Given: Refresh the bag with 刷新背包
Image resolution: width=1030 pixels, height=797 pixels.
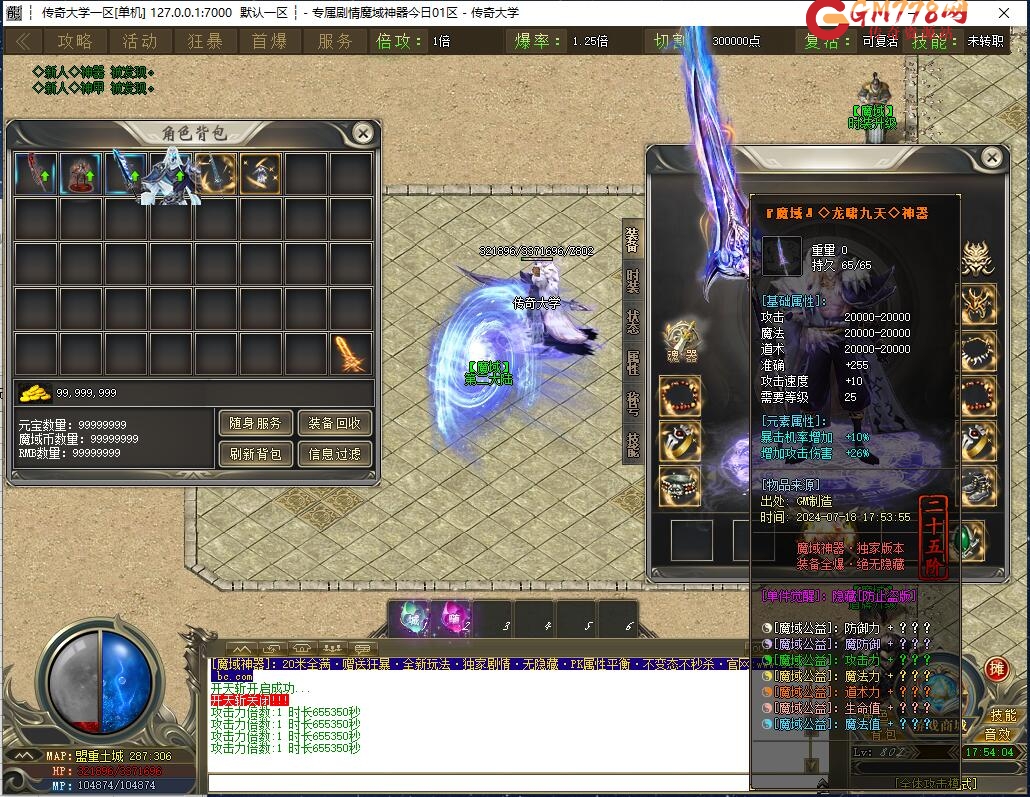Looking at the screenshot, I should point(255,454).
